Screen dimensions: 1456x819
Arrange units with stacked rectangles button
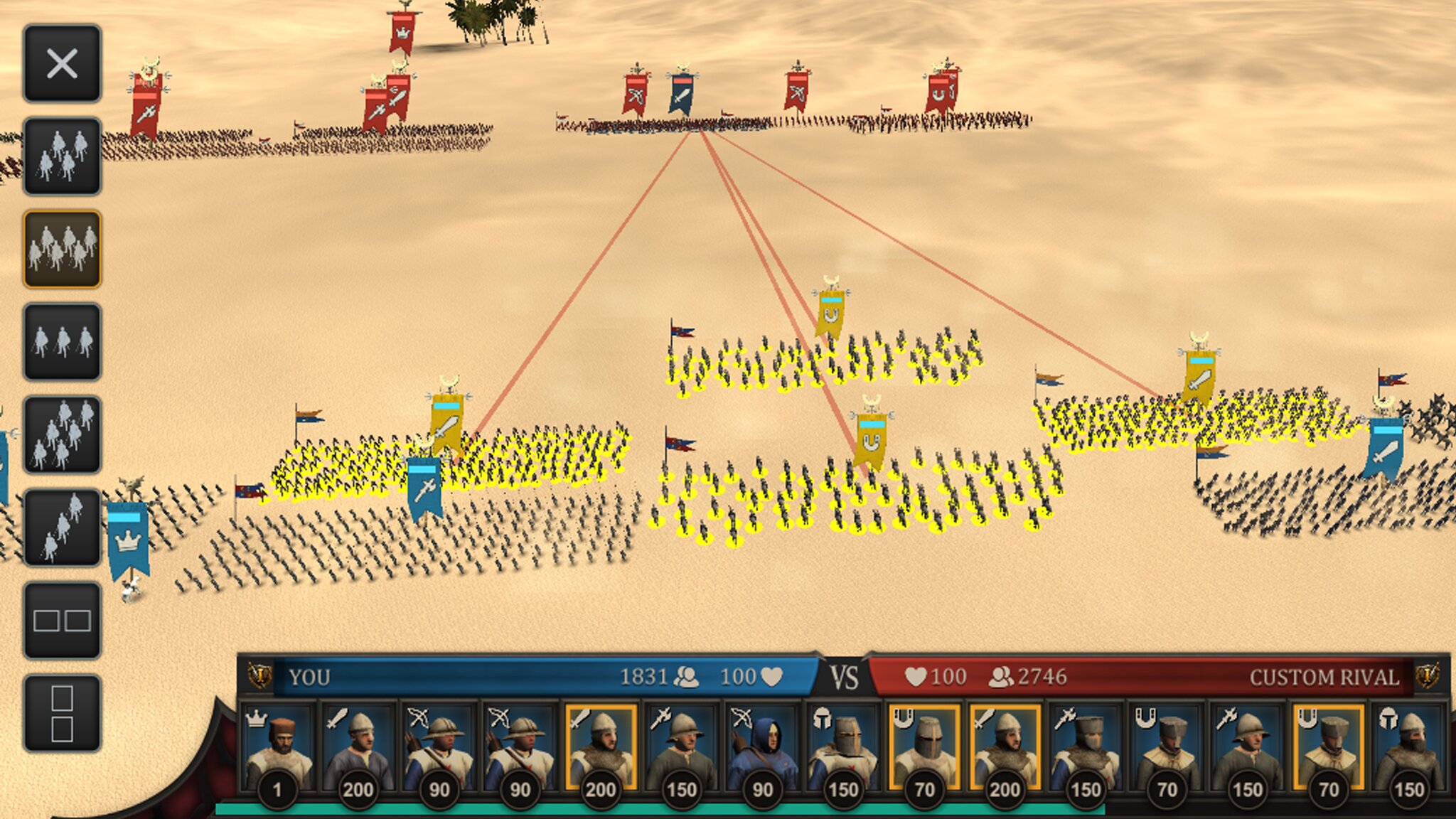point(62,714)
